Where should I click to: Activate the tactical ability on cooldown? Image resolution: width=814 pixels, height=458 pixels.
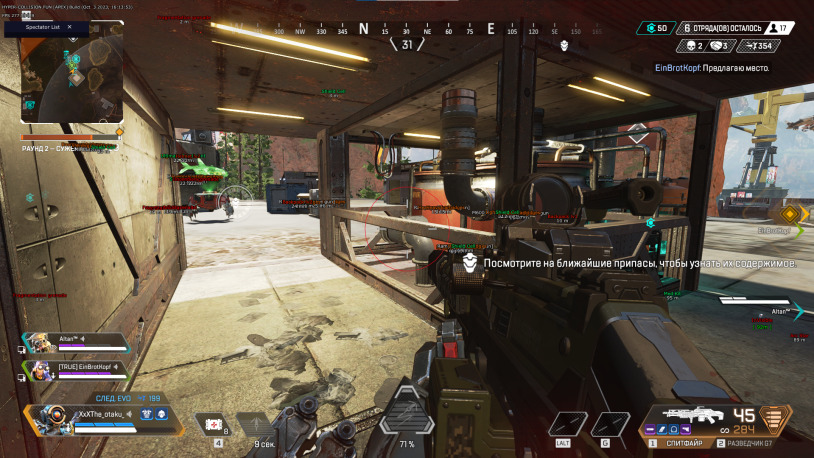point(257,426)
